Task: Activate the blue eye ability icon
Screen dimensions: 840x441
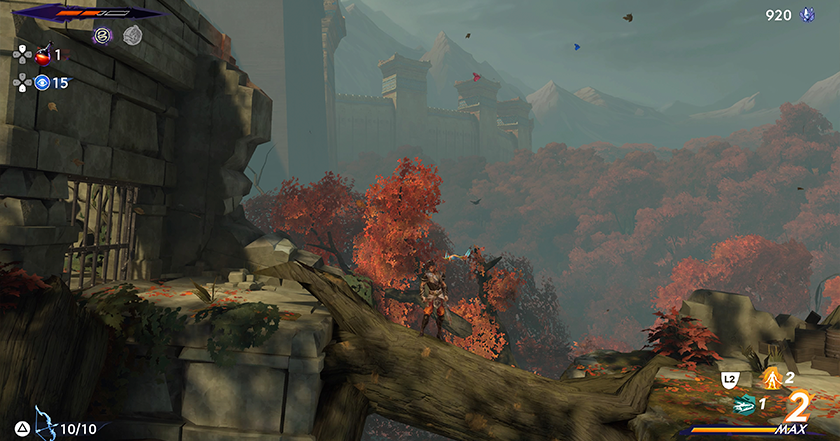Action: (x=43, y=82)
